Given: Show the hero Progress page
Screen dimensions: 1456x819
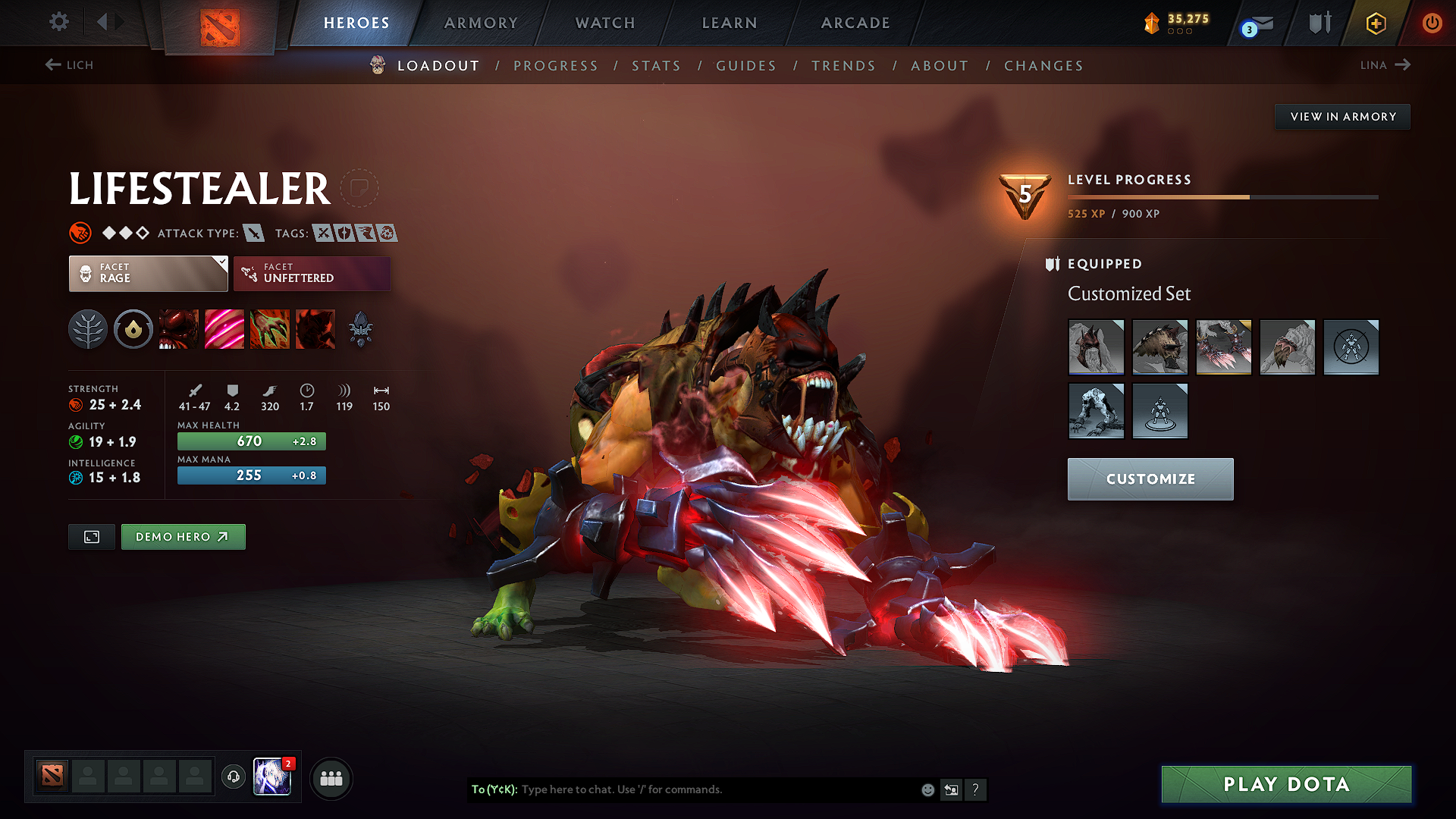Looking at the screenshot, I should click(x=556, y=66).
